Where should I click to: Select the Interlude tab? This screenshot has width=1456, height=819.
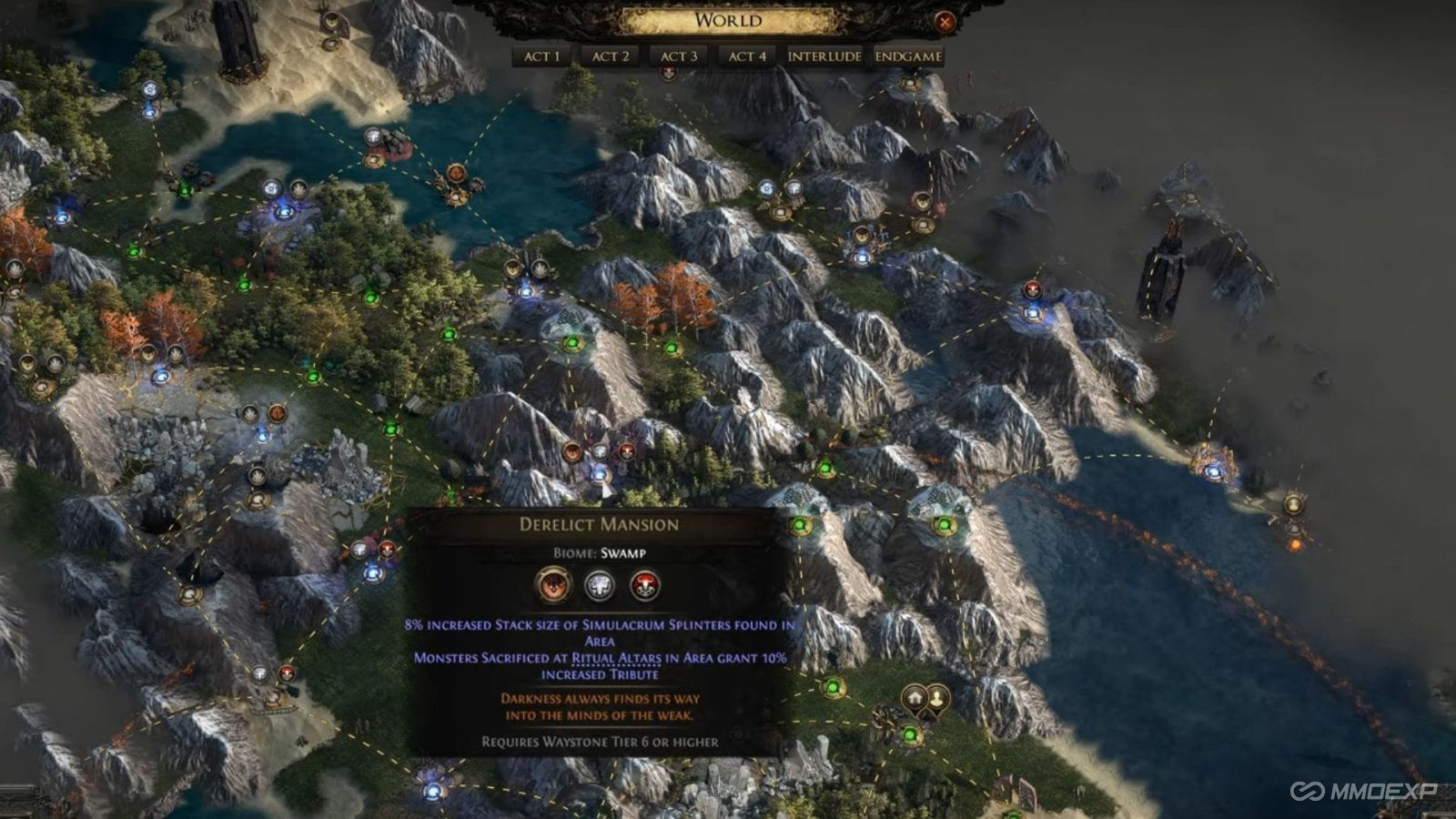coord(823,56)
